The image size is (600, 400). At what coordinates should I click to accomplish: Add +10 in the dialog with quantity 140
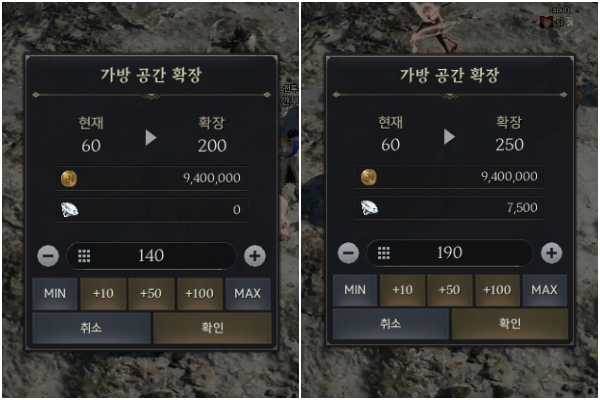click(103, 293)
